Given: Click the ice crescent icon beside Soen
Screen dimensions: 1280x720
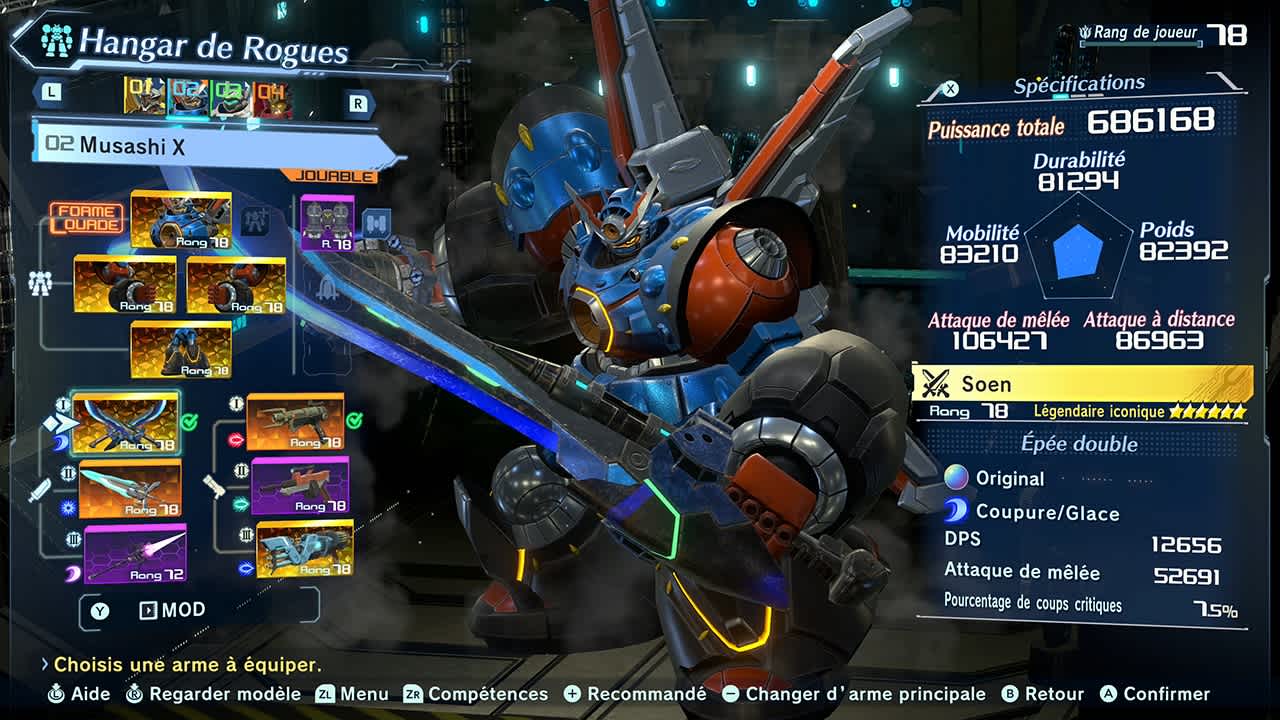Looking at the screenshot, I should [60, 443].
